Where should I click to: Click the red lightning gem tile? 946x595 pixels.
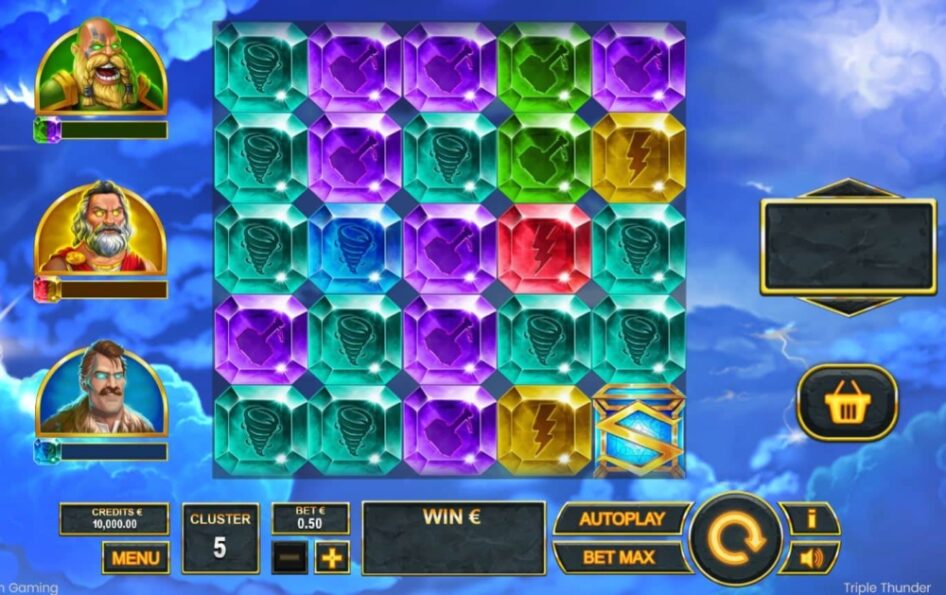tap(544, 248)
